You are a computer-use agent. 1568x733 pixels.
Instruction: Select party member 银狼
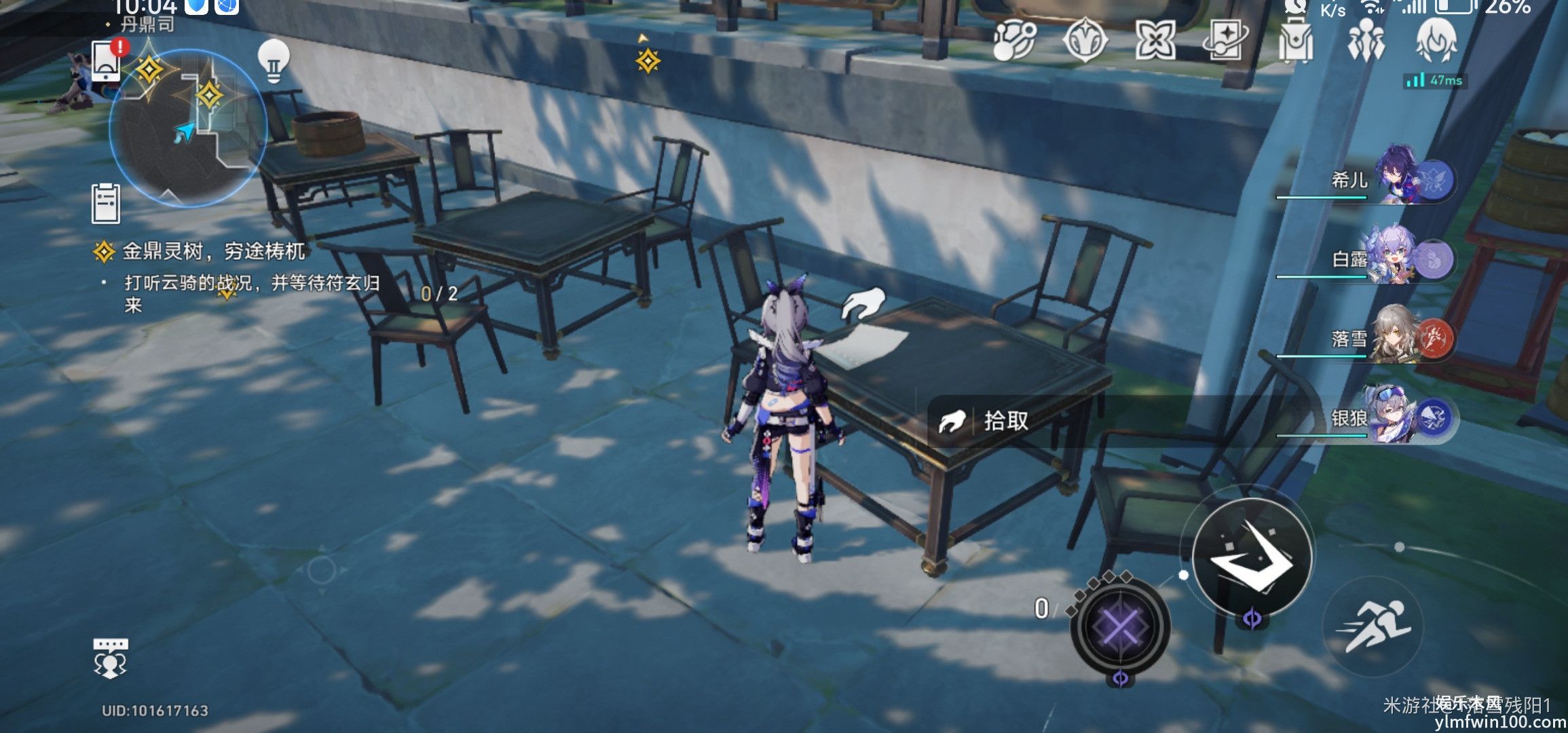click(1398, 417)
